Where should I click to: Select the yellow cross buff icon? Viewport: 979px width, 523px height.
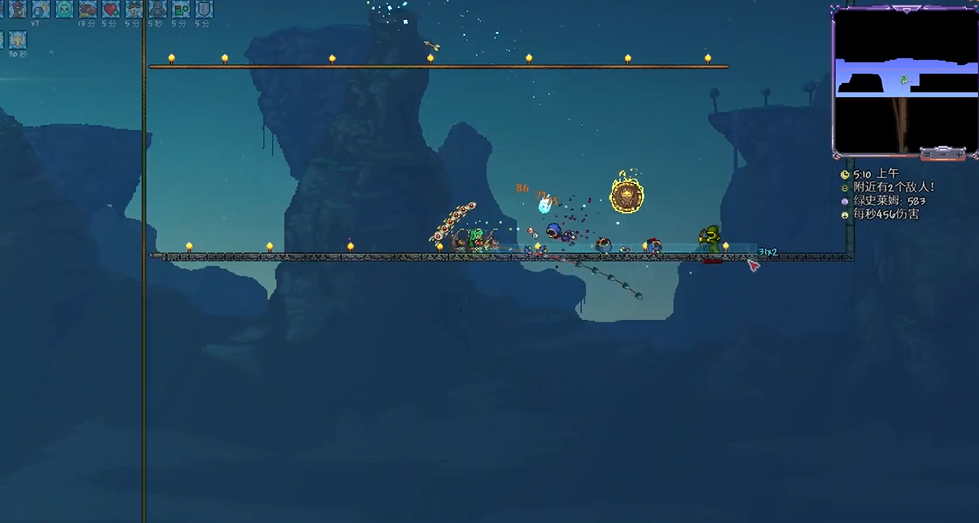[18, 40]
